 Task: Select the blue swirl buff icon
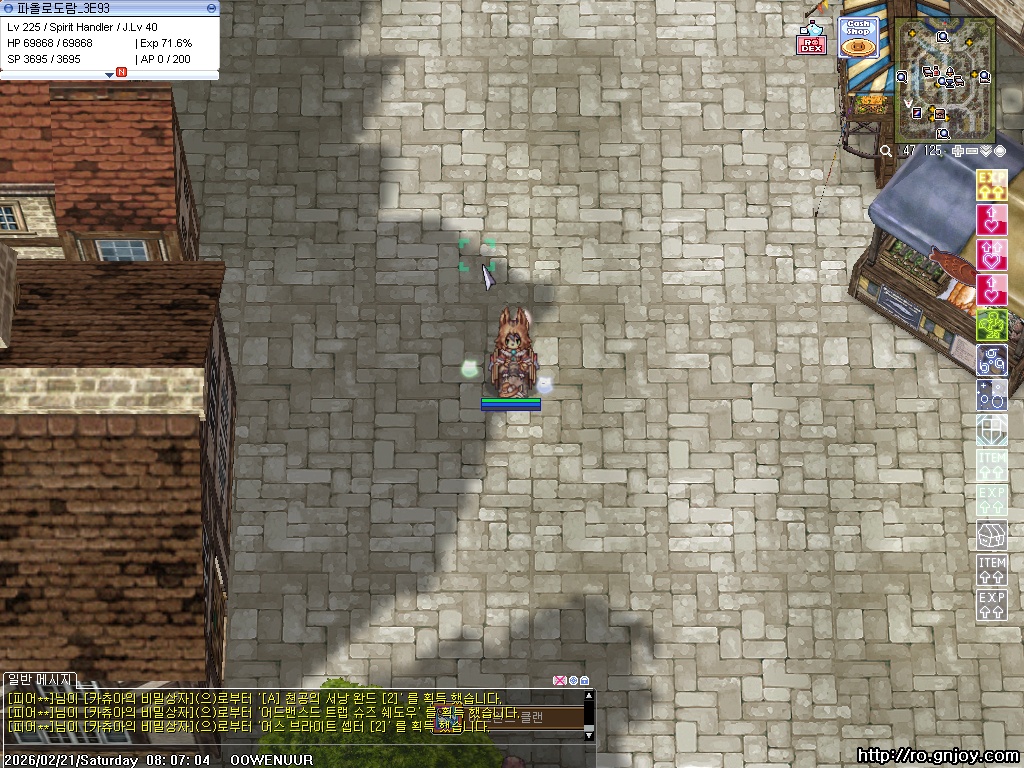coord(991,360)
